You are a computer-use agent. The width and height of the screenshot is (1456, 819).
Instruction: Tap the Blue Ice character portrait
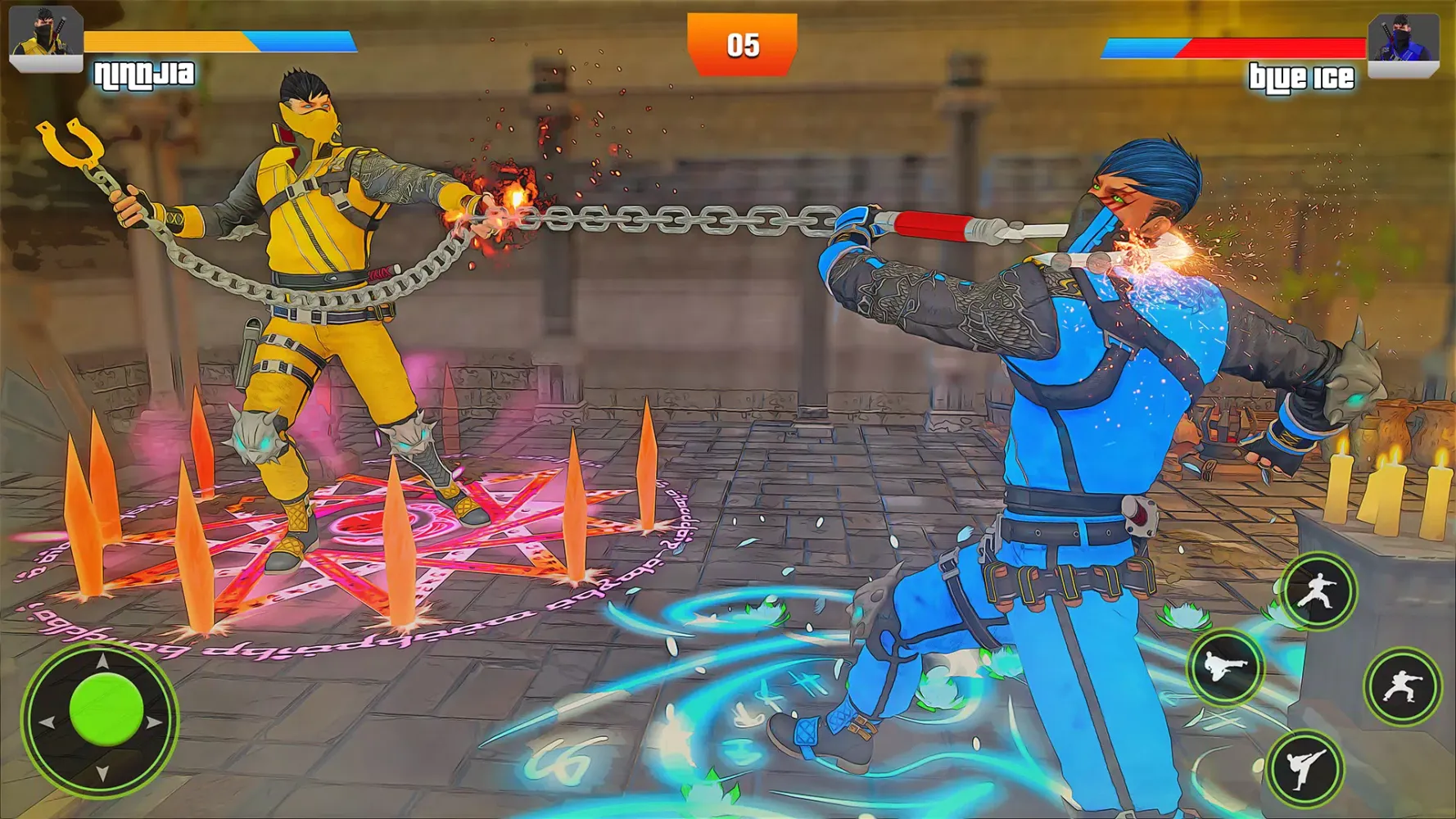(x=1405, y=37)
